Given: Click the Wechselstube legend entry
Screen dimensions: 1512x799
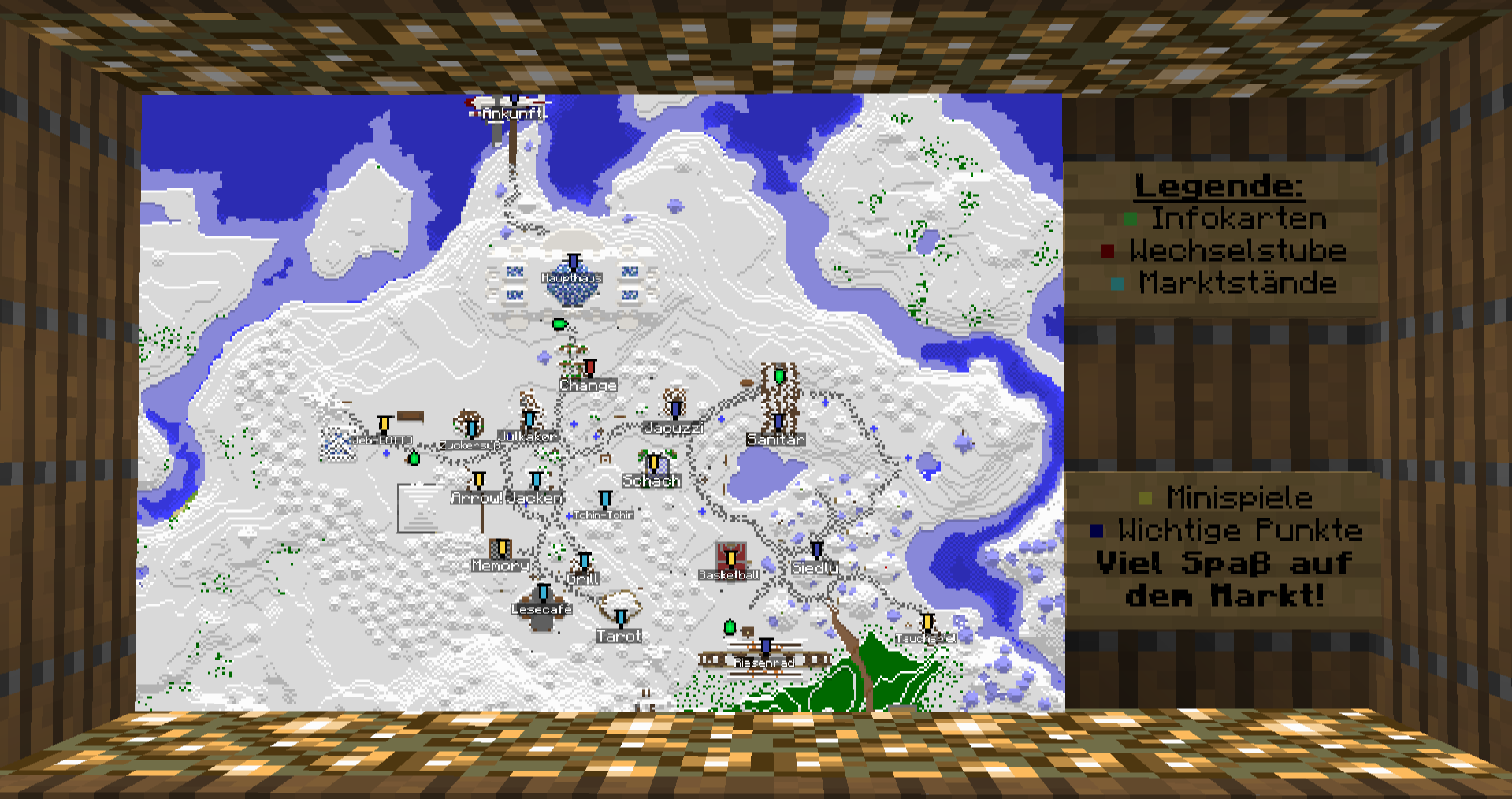Looking at the screenshot, I should [1237, 251].
